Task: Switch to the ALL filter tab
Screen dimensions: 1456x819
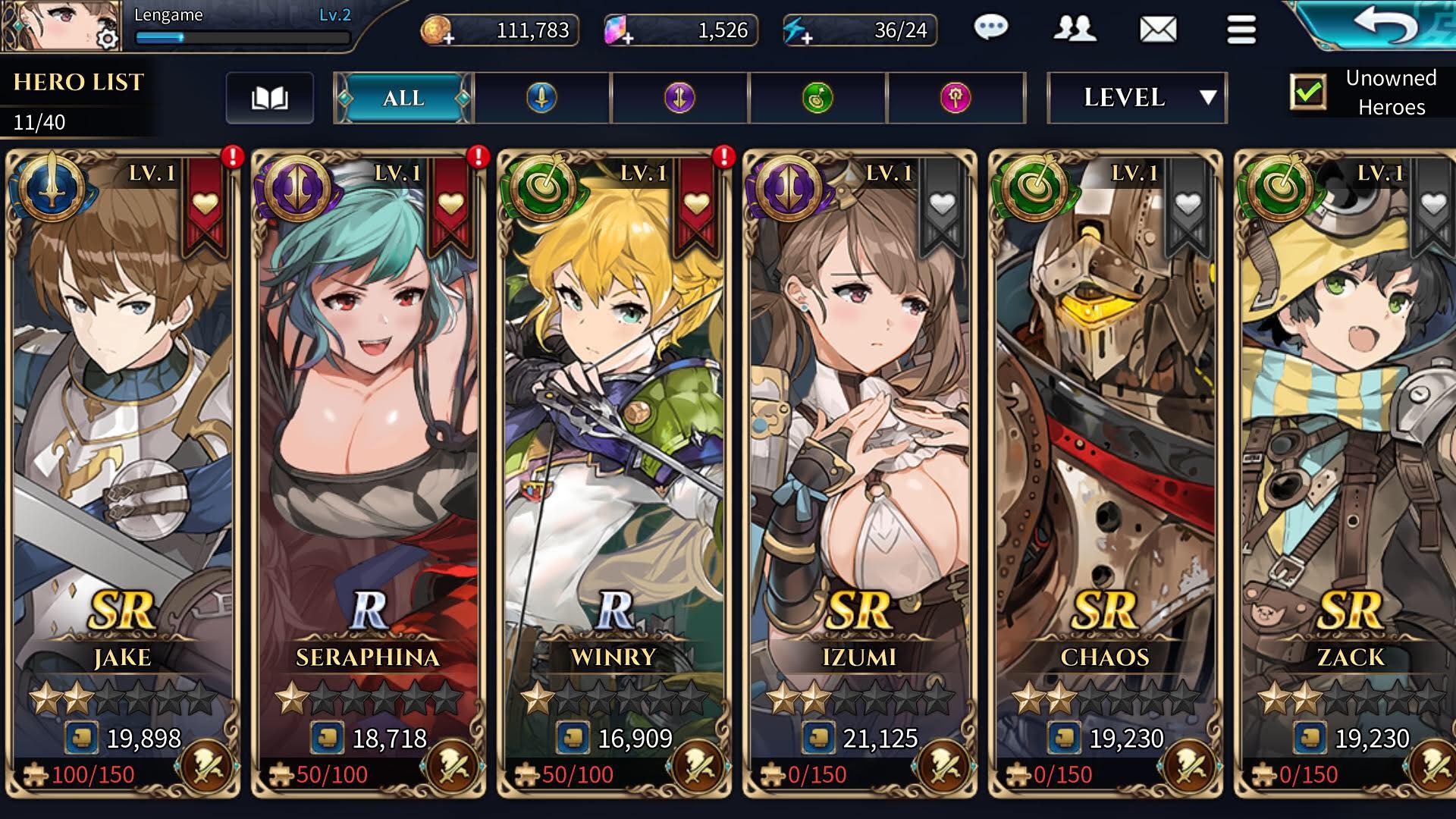Action: [403, 97]
